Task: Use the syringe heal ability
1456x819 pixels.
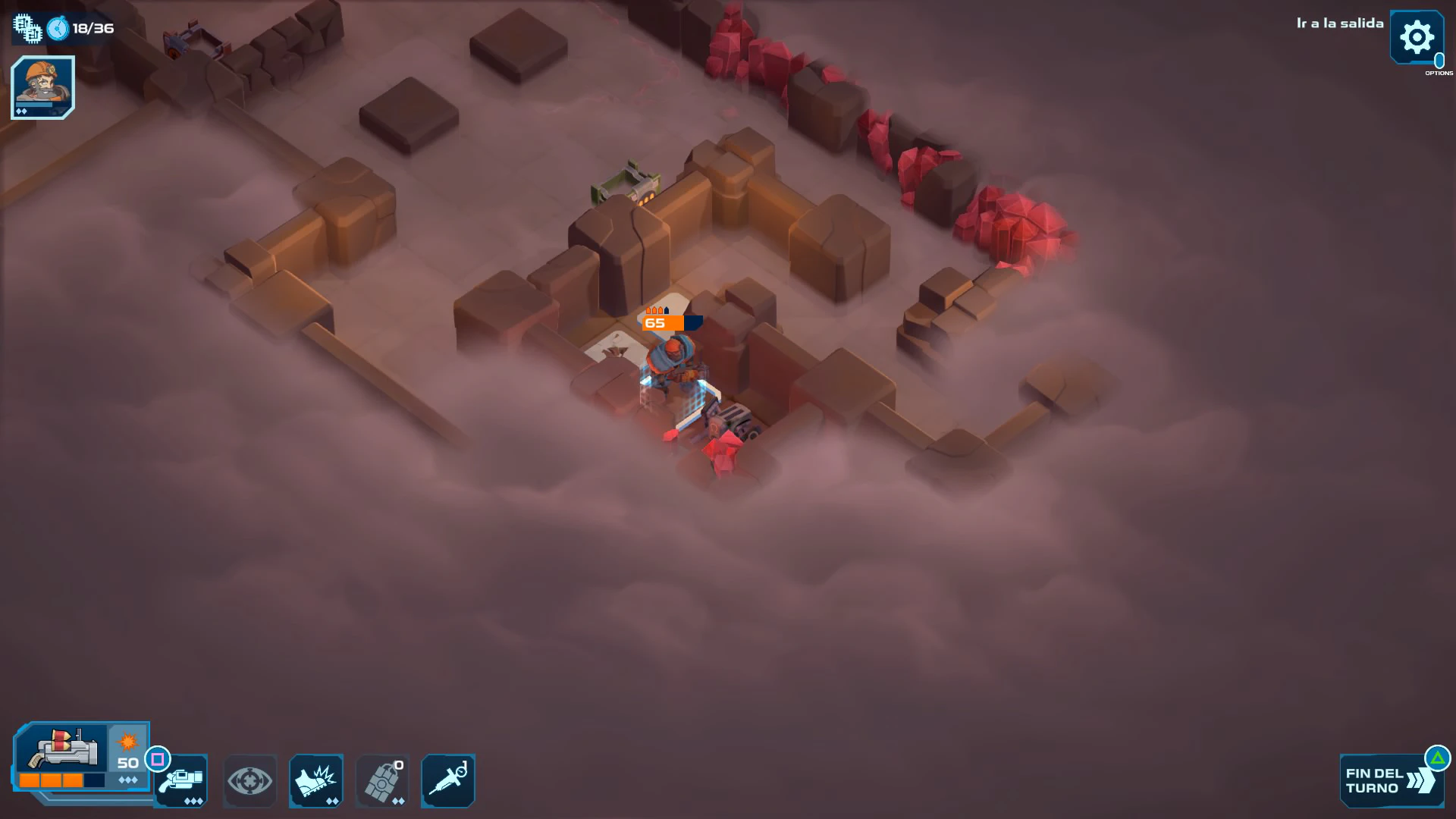Action: coord(448,781)
